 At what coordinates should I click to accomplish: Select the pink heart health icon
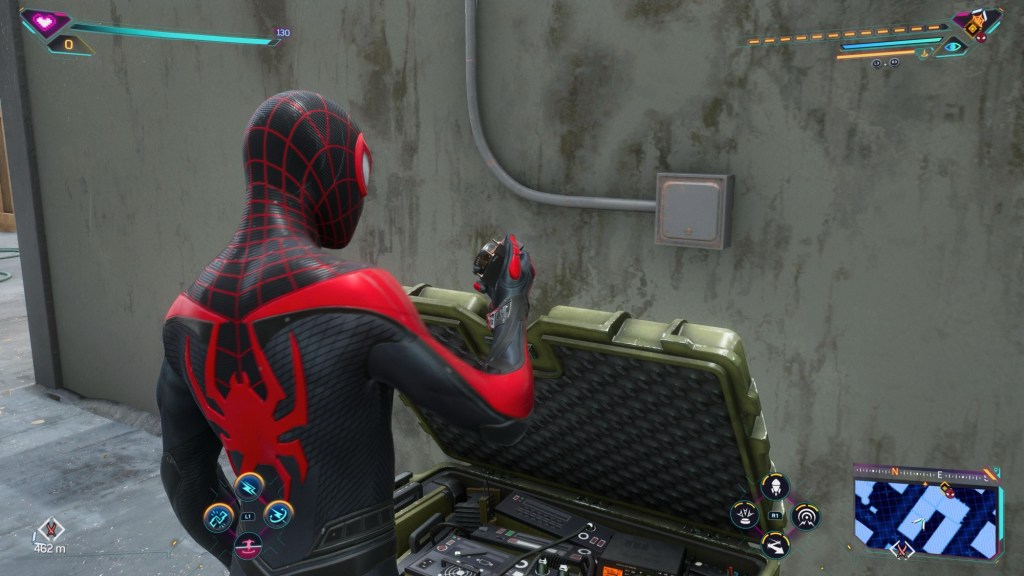click(45, 22)
